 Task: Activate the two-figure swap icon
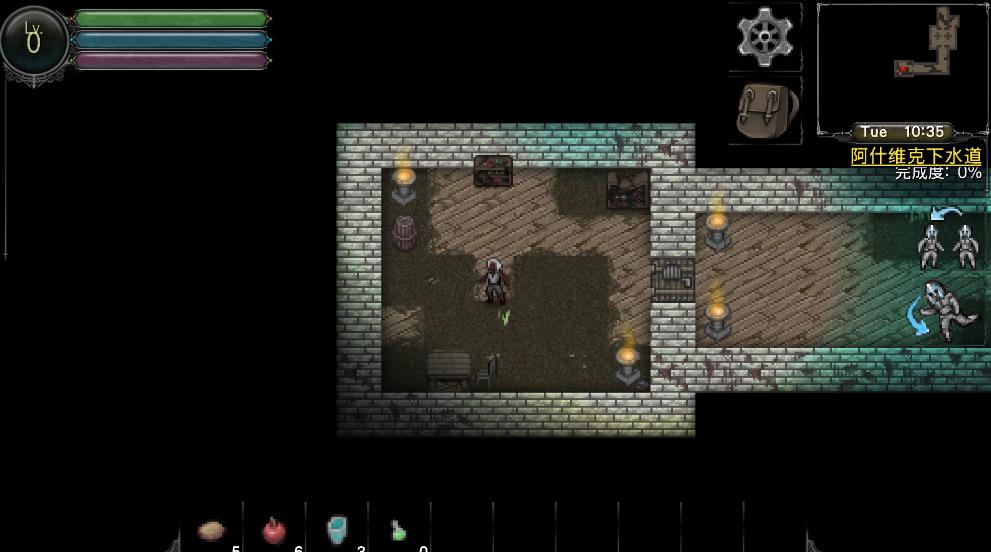(947, 241)
